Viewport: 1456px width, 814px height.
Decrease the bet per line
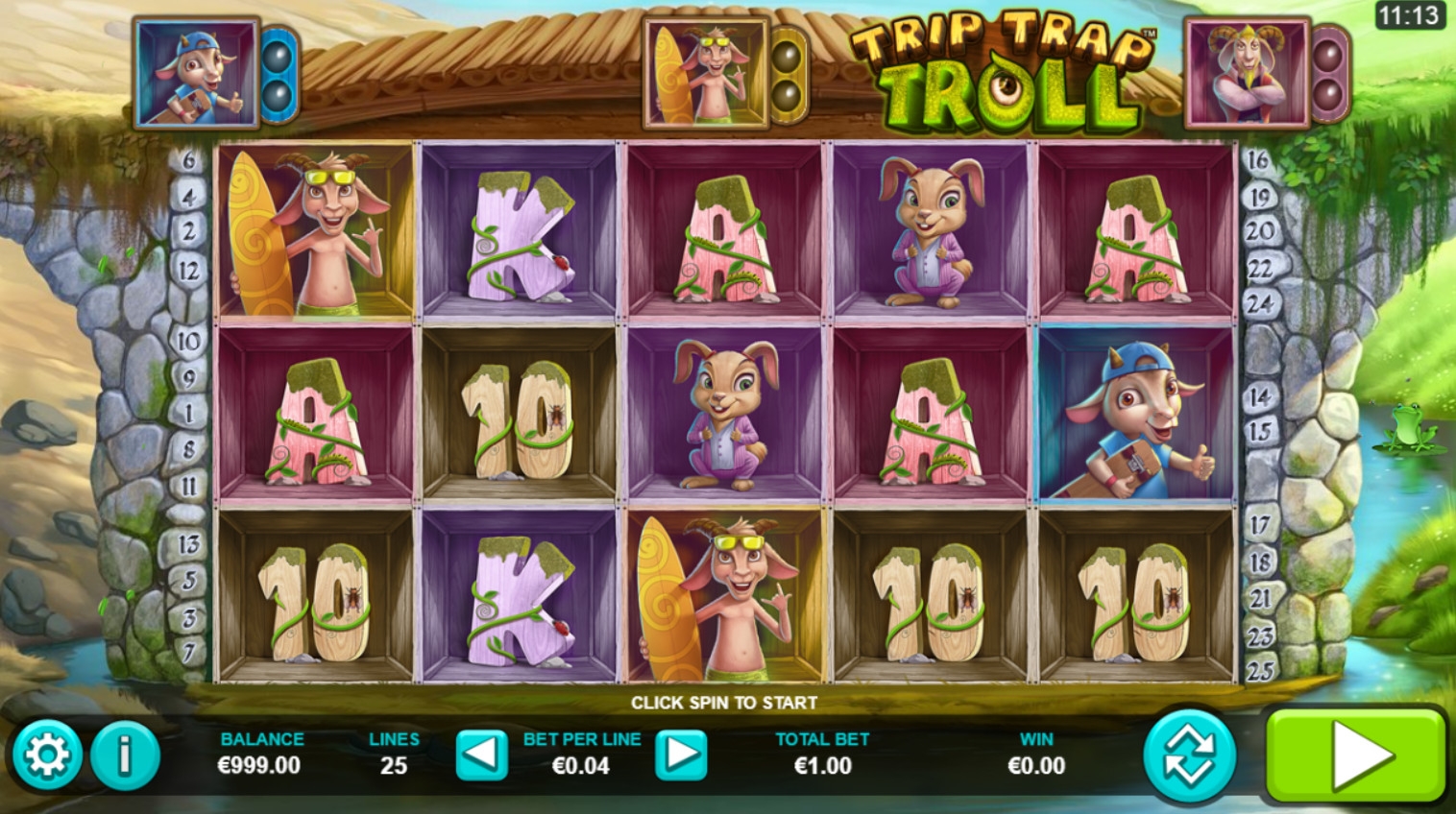coord(480,754)
